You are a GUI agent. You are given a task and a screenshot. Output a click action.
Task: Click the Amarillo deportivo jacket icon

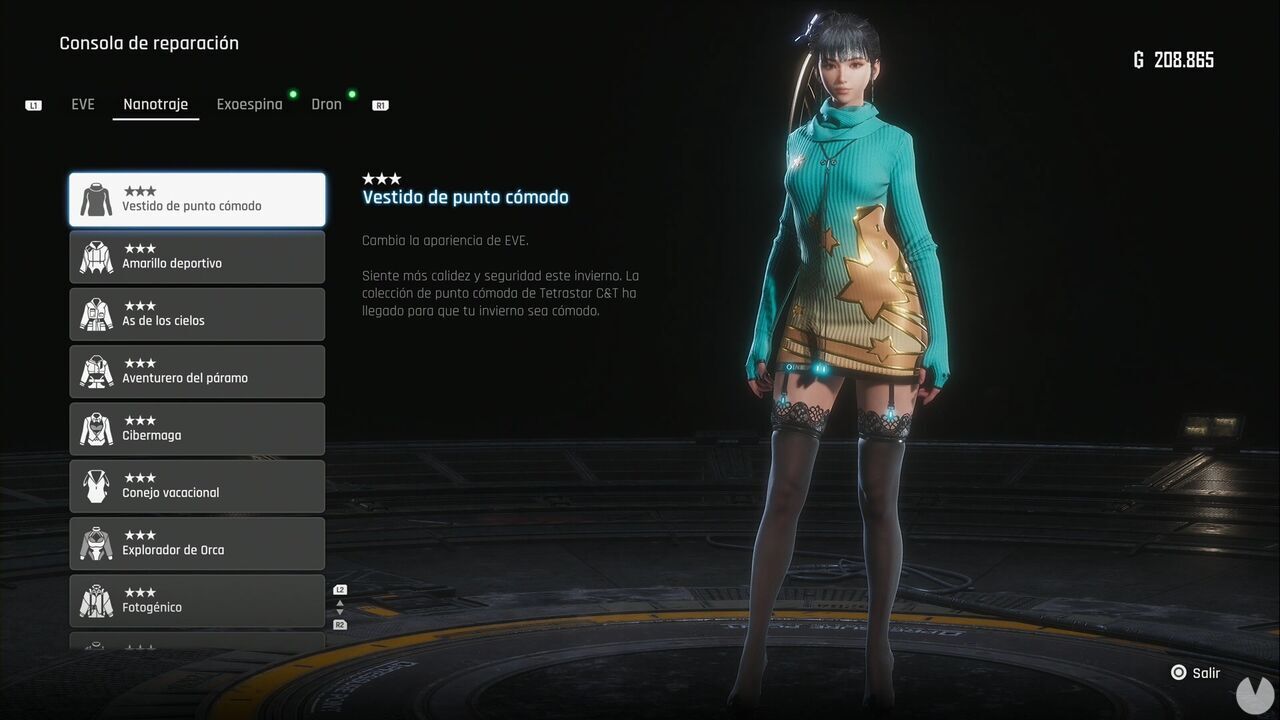coord(96,256)
